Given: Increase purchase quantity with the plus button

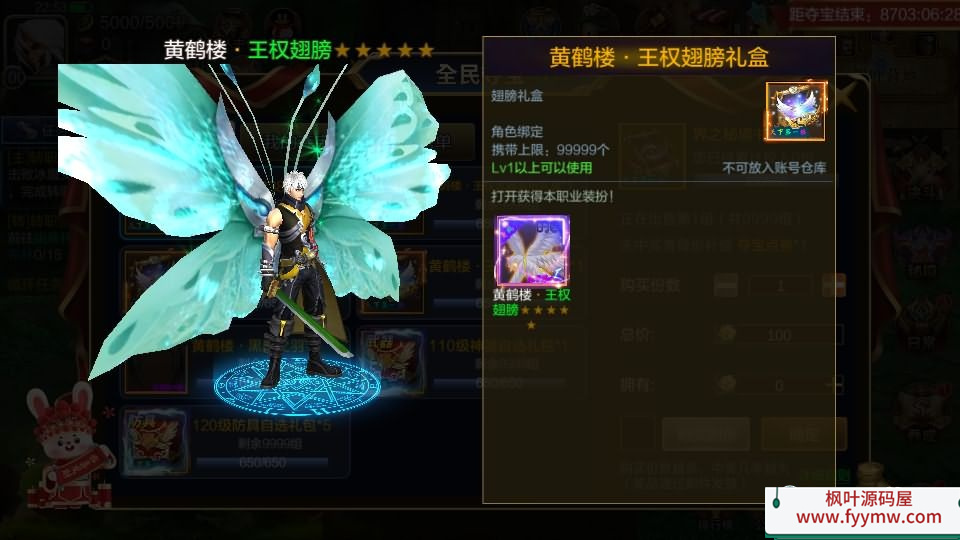Looking at the screenshot, I should coord(833,285).
